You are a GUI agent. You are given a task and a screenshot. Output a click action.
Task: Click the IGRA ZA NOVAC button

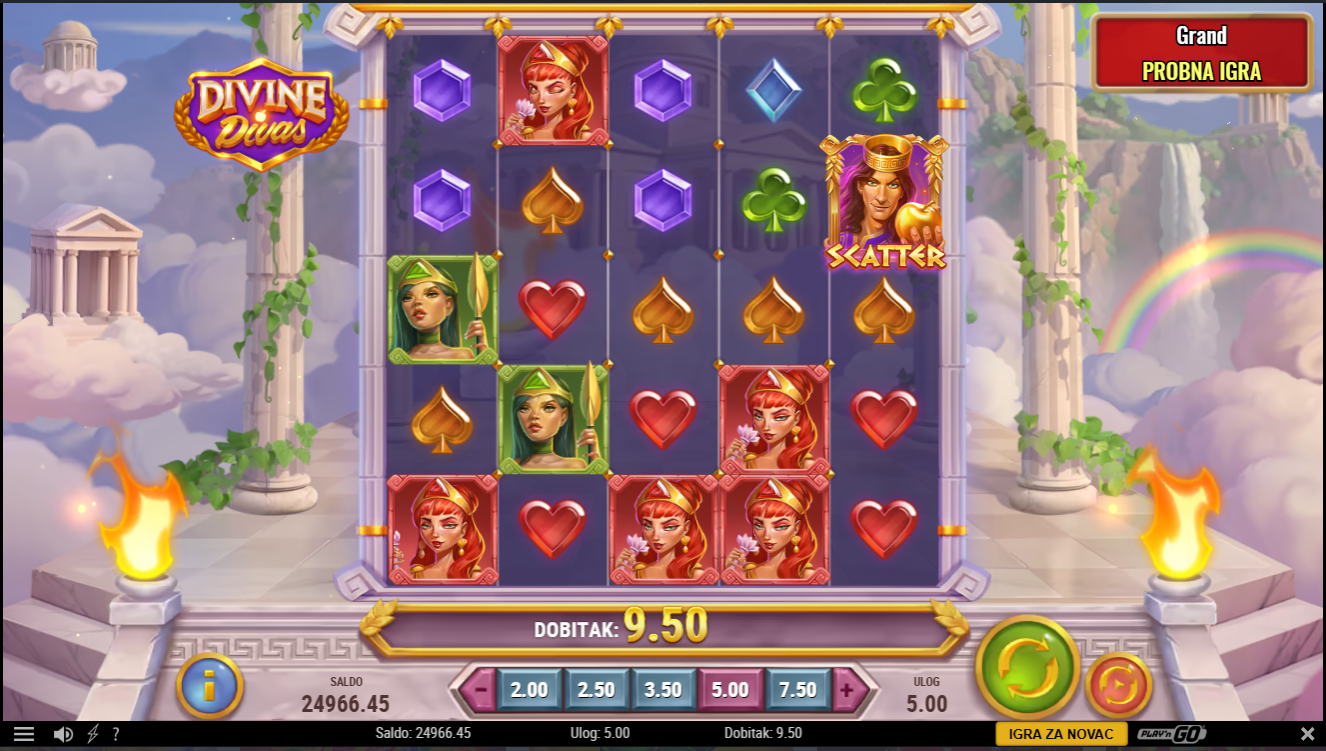[x=1061, y=734]
